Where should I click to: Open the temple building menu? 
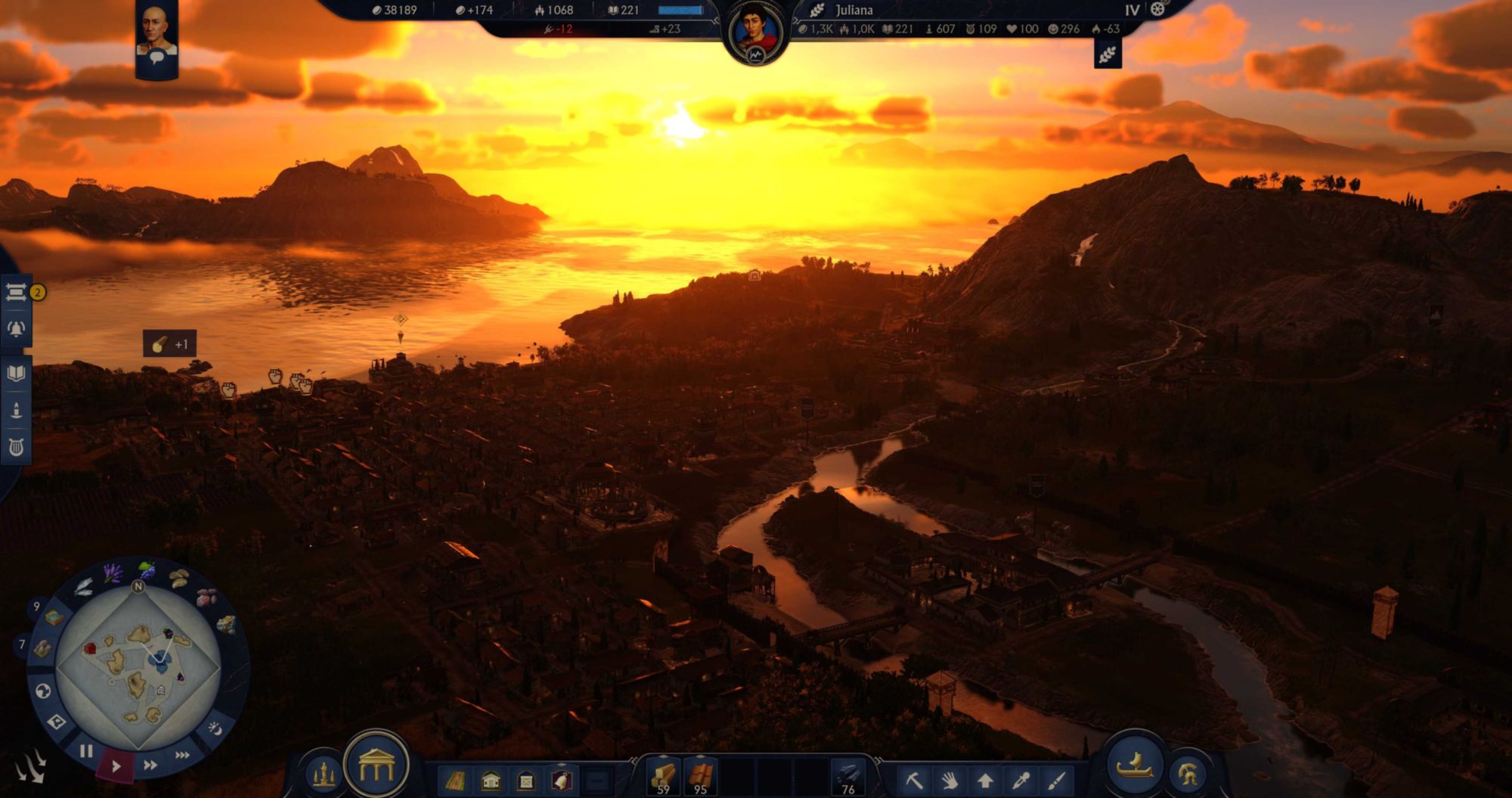pyautogui.click(x=376, y=766)
